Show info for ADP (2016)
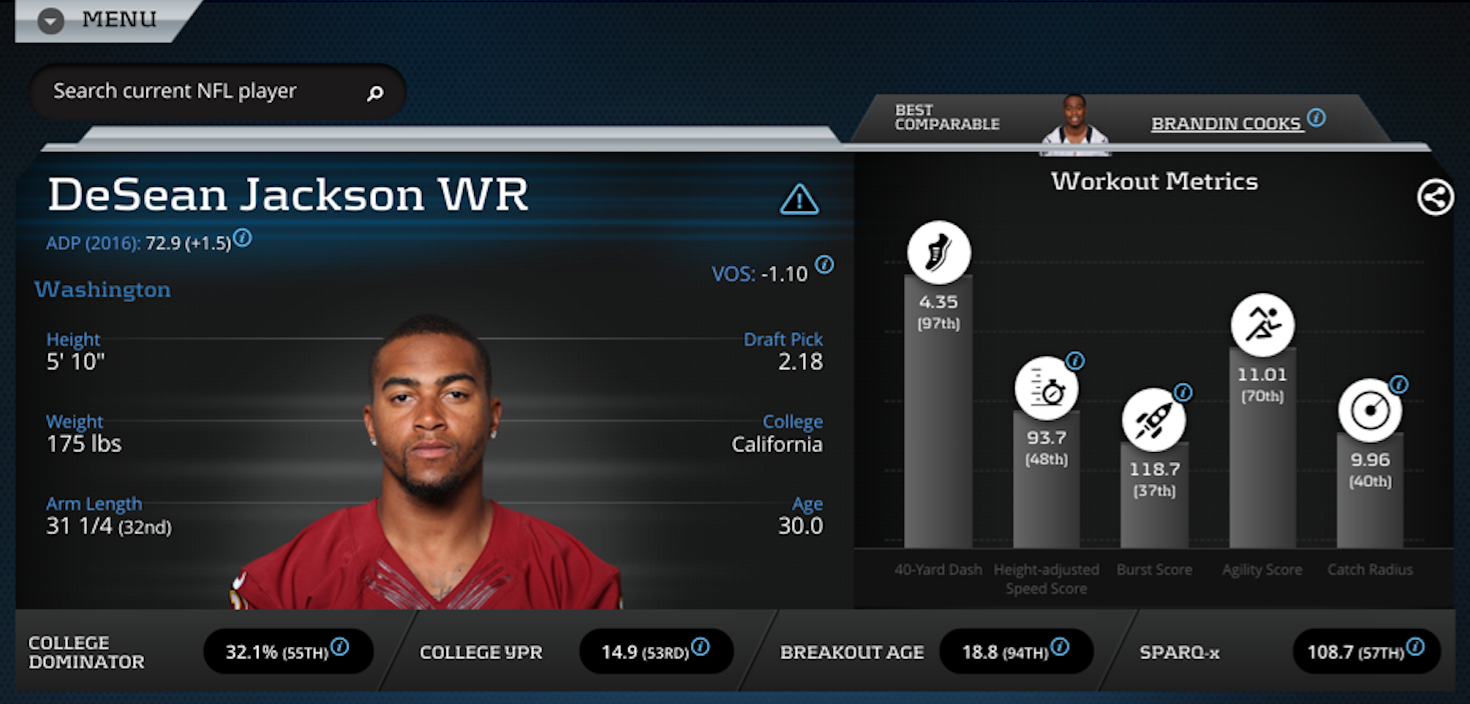This screenshot has height=704, width=1470. pos(242,239)
